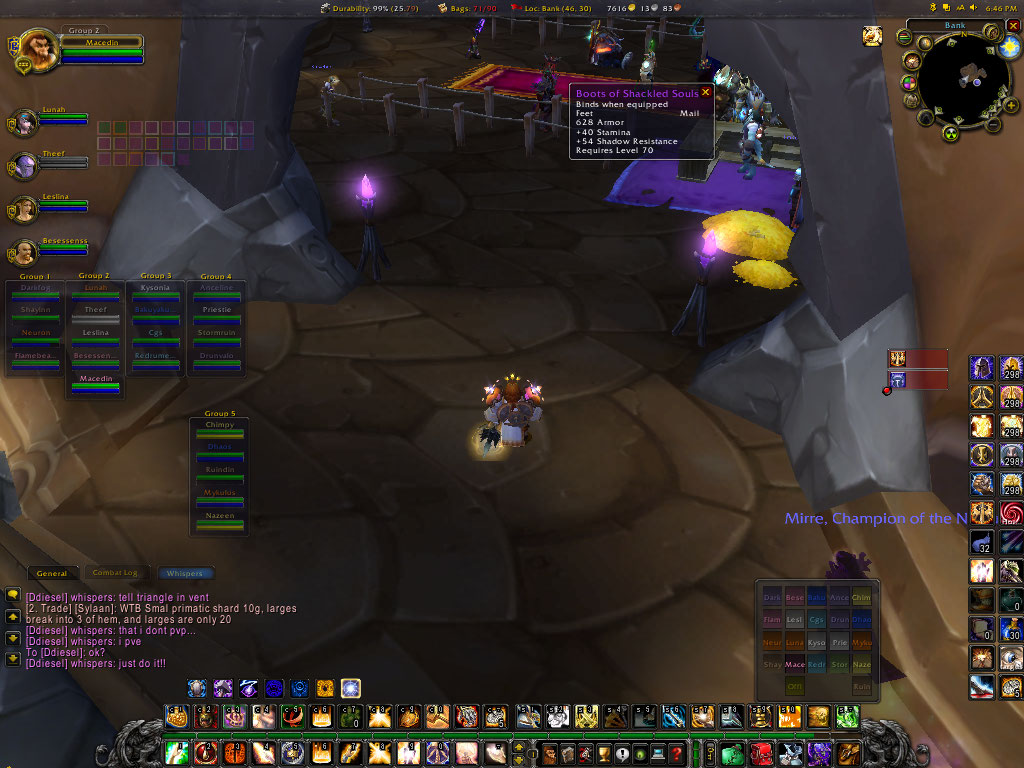Open the chat speech bubble menu button
1024x768 pixels.
coord(13,594)
